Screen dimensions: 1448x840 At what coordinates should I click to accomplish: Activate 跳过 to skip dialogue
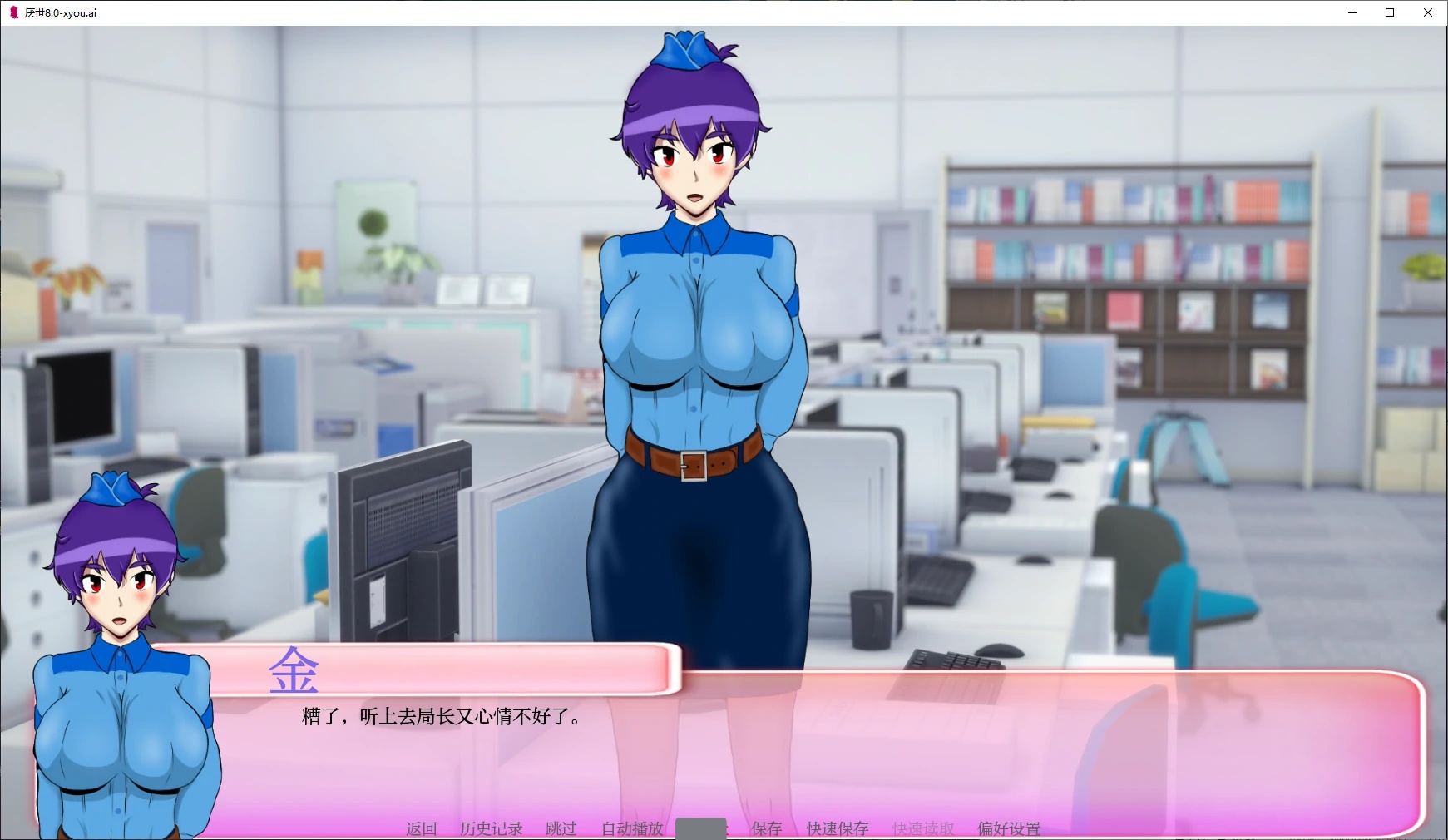562,828
